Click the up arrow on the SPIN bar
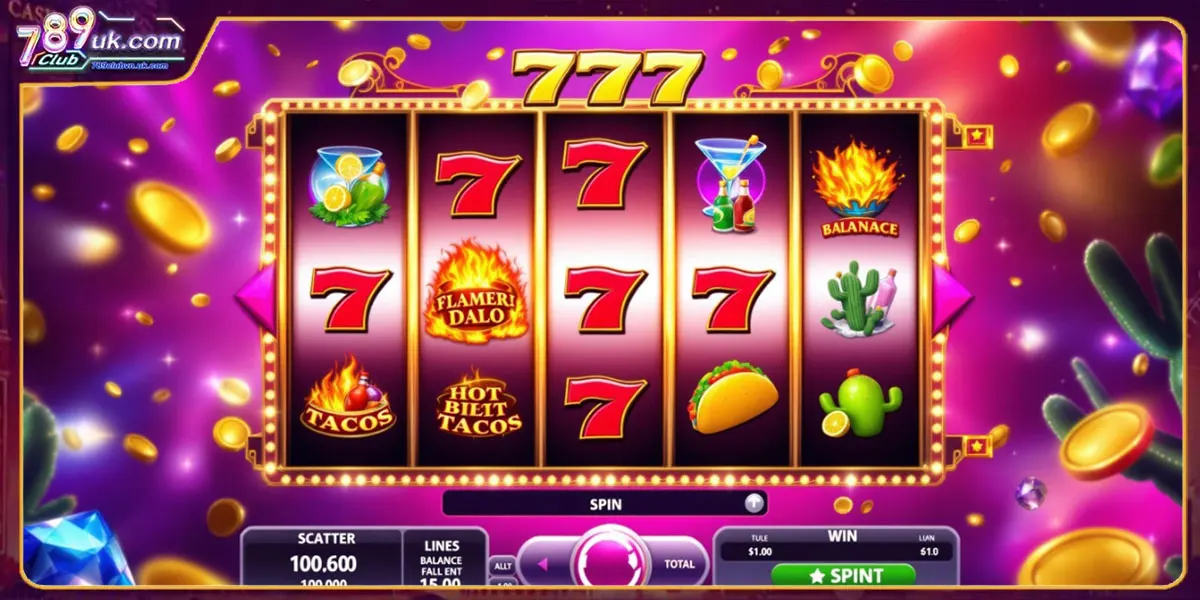Screen dimensions: 1200x600 755,504
